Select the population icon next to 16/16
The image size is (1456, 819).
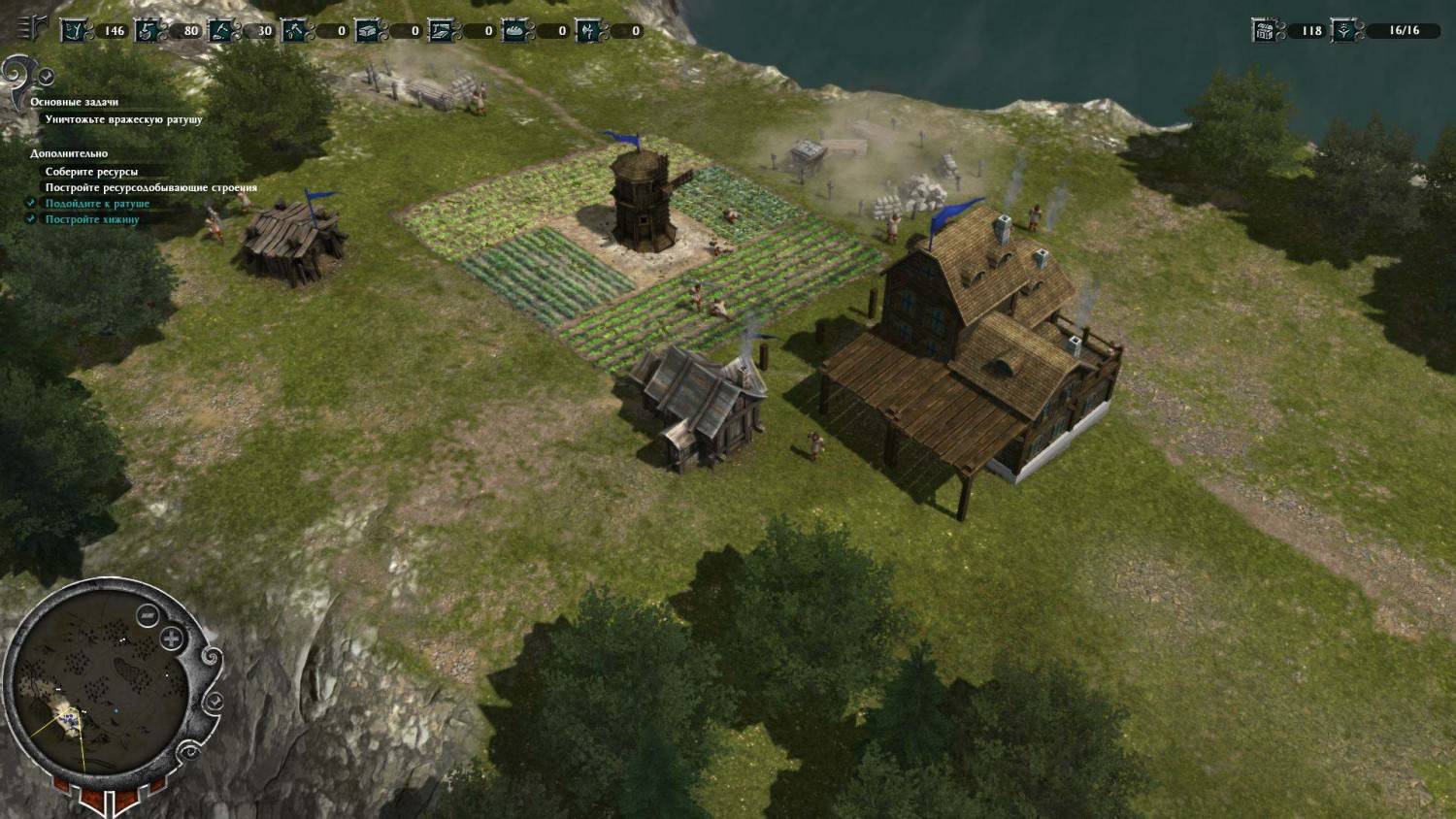click(1343, 30)
